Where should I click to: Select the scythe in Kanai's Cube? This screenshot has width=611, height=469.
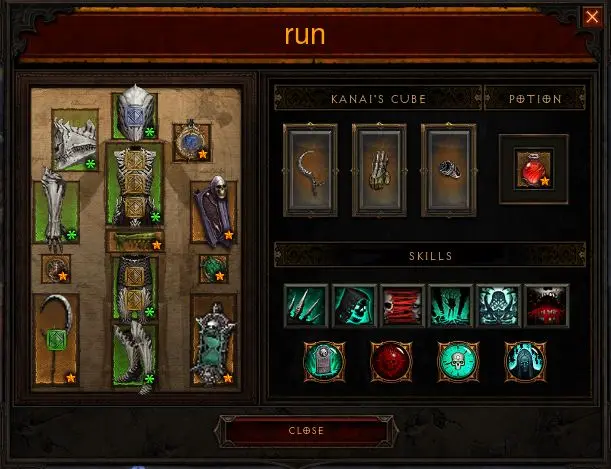(311, 169)
